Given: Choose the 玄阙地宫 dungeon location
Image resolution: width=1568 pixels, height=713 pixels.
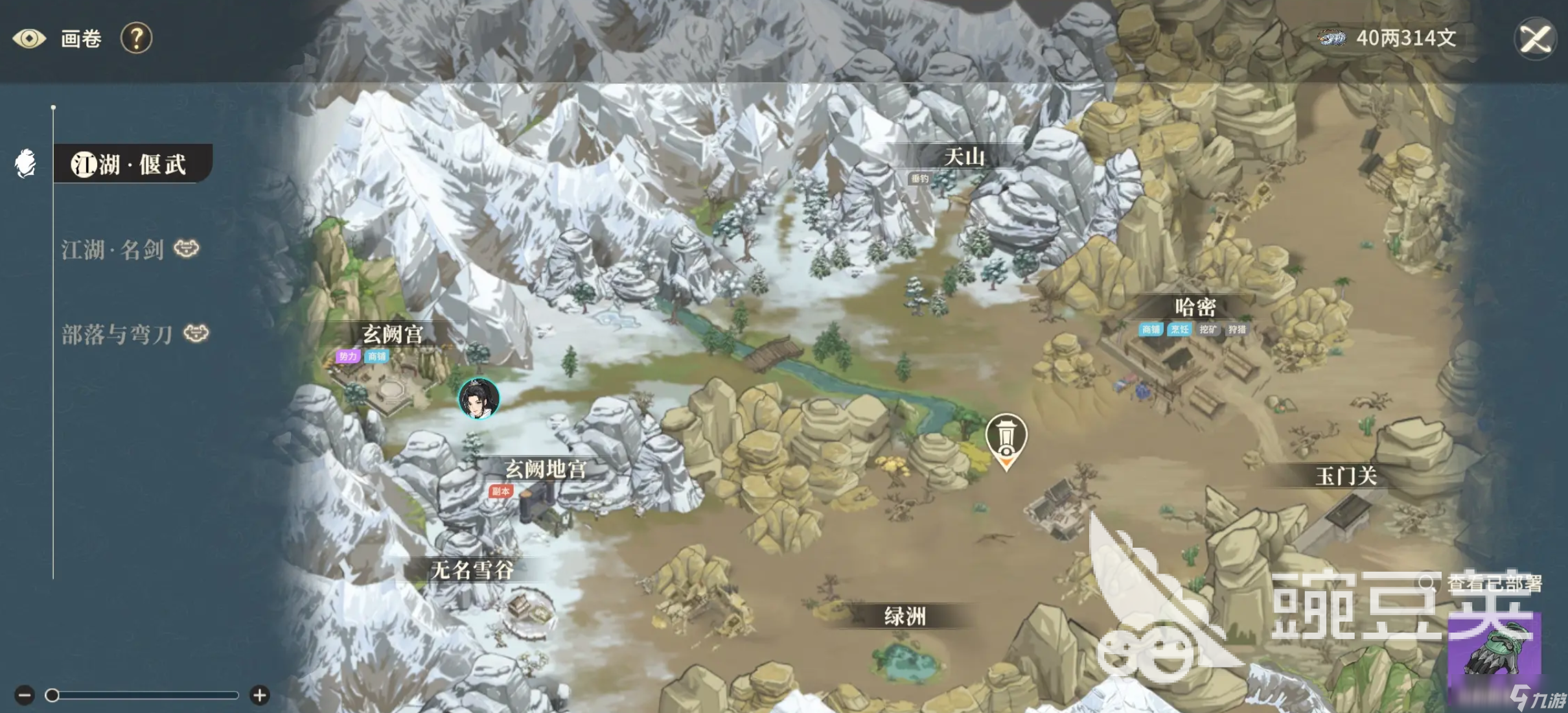Looking at the screenshot, I should [x=546, y=469].
